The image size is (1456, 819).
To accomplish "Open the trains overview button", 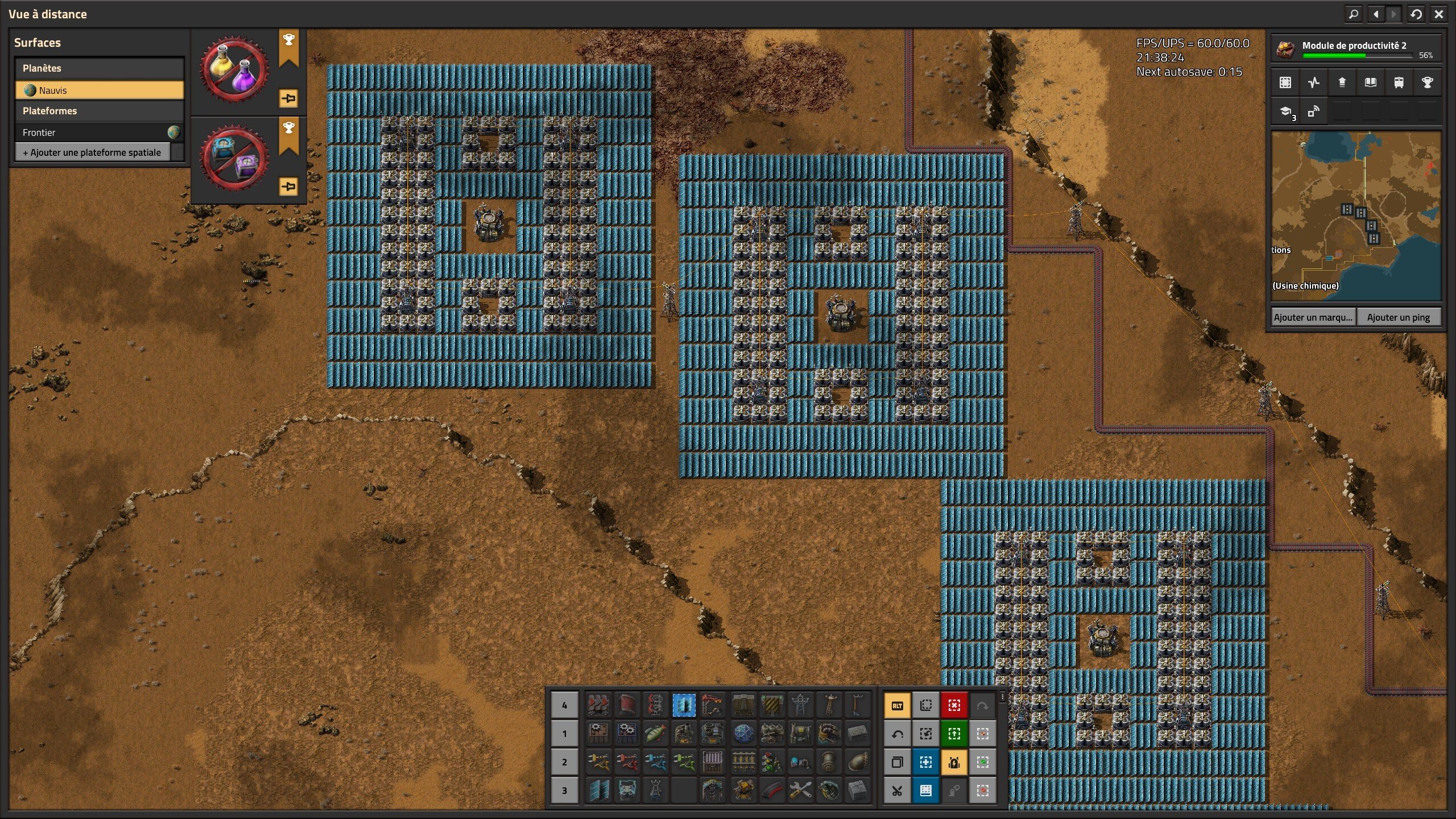I will pyautogui.click(x=1399, y=82).
